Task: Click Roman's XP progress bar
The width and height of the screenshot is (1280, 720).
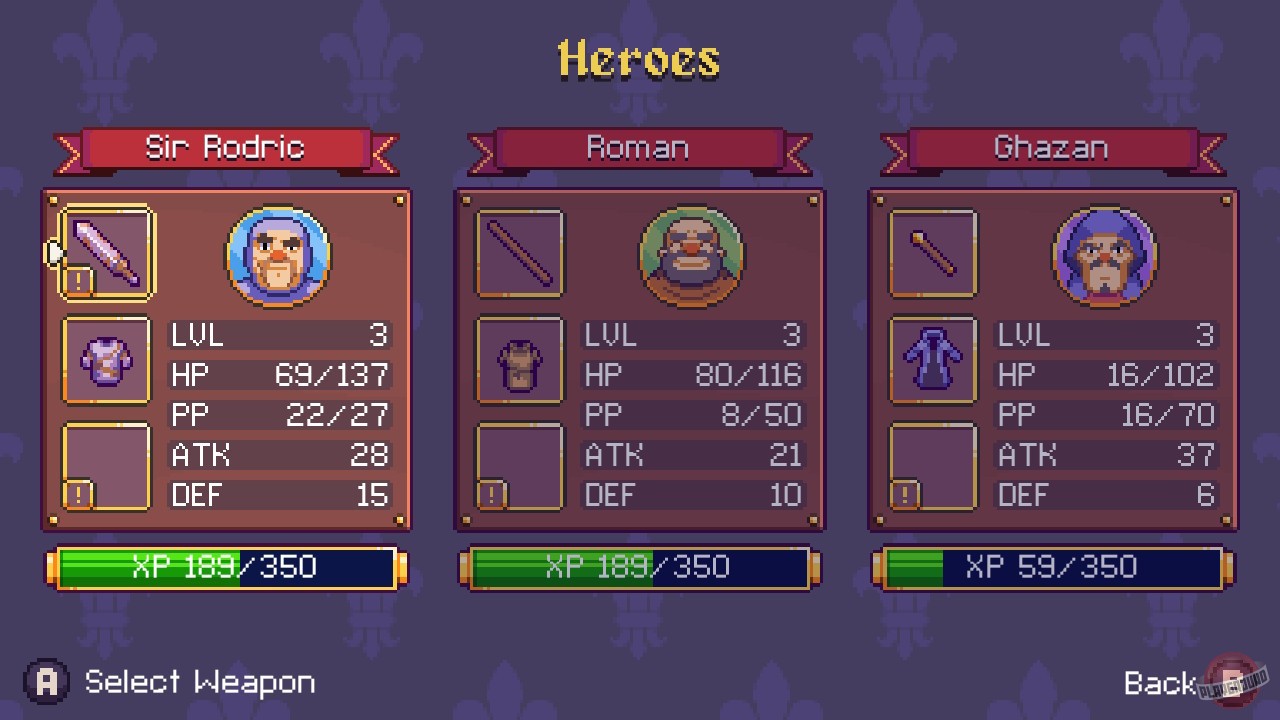Action: (641, 567)
